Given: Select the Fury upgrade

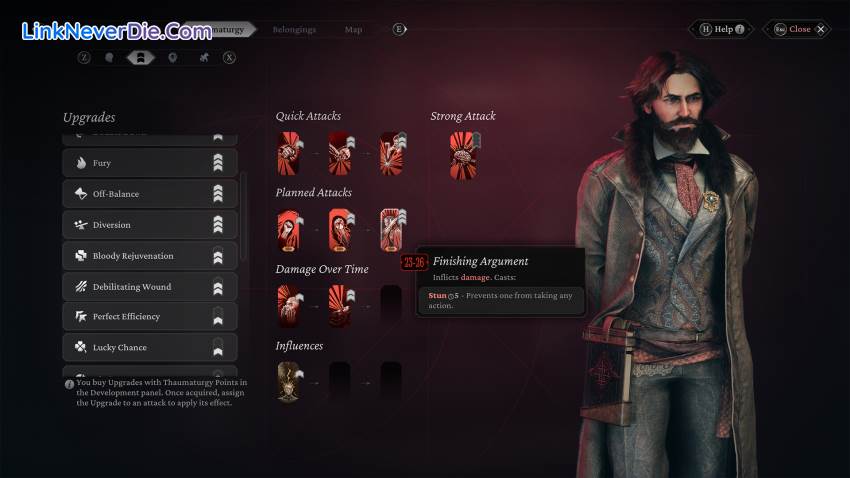Looking at the screenshot, I should tap(150, 163).
